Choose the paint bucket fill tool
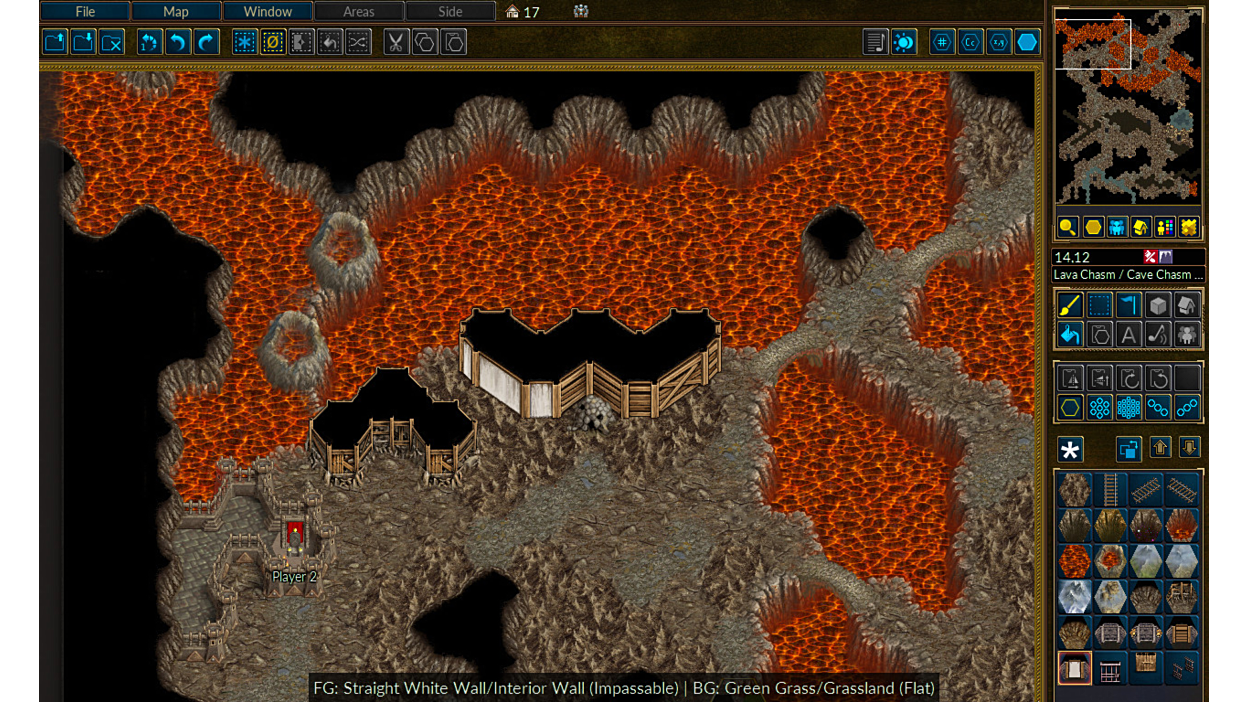 (1070, 334)
